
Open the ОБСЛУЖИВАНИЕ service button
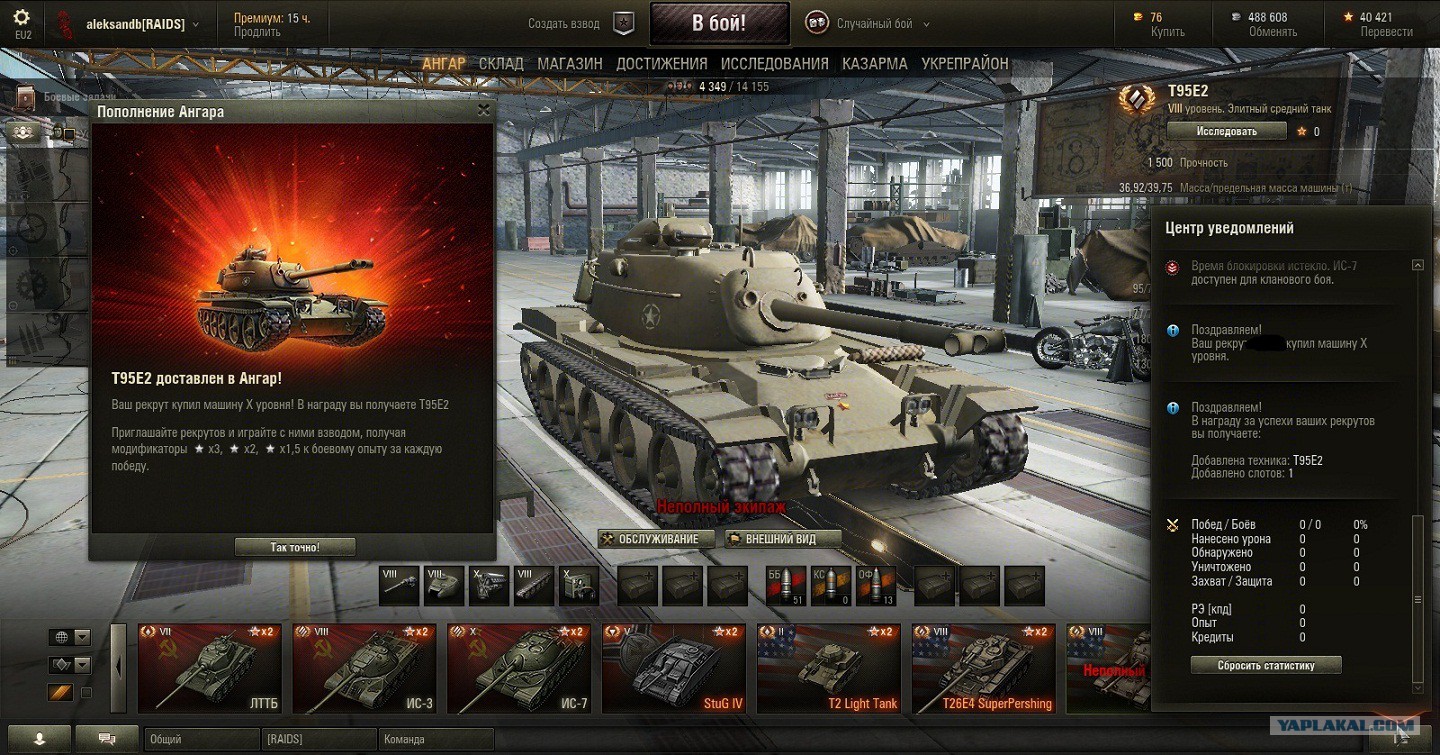657,539
